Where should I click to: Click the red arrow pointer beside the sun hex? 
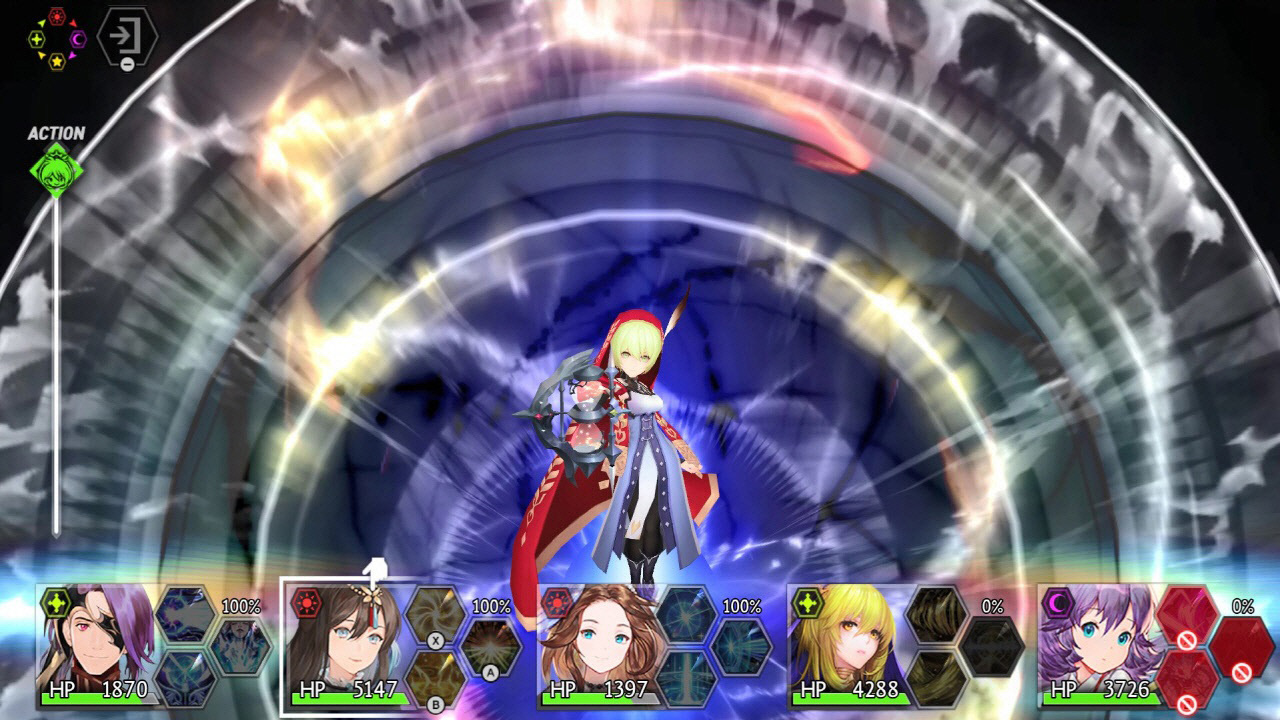pyautogui.click(x=73, y=23)
